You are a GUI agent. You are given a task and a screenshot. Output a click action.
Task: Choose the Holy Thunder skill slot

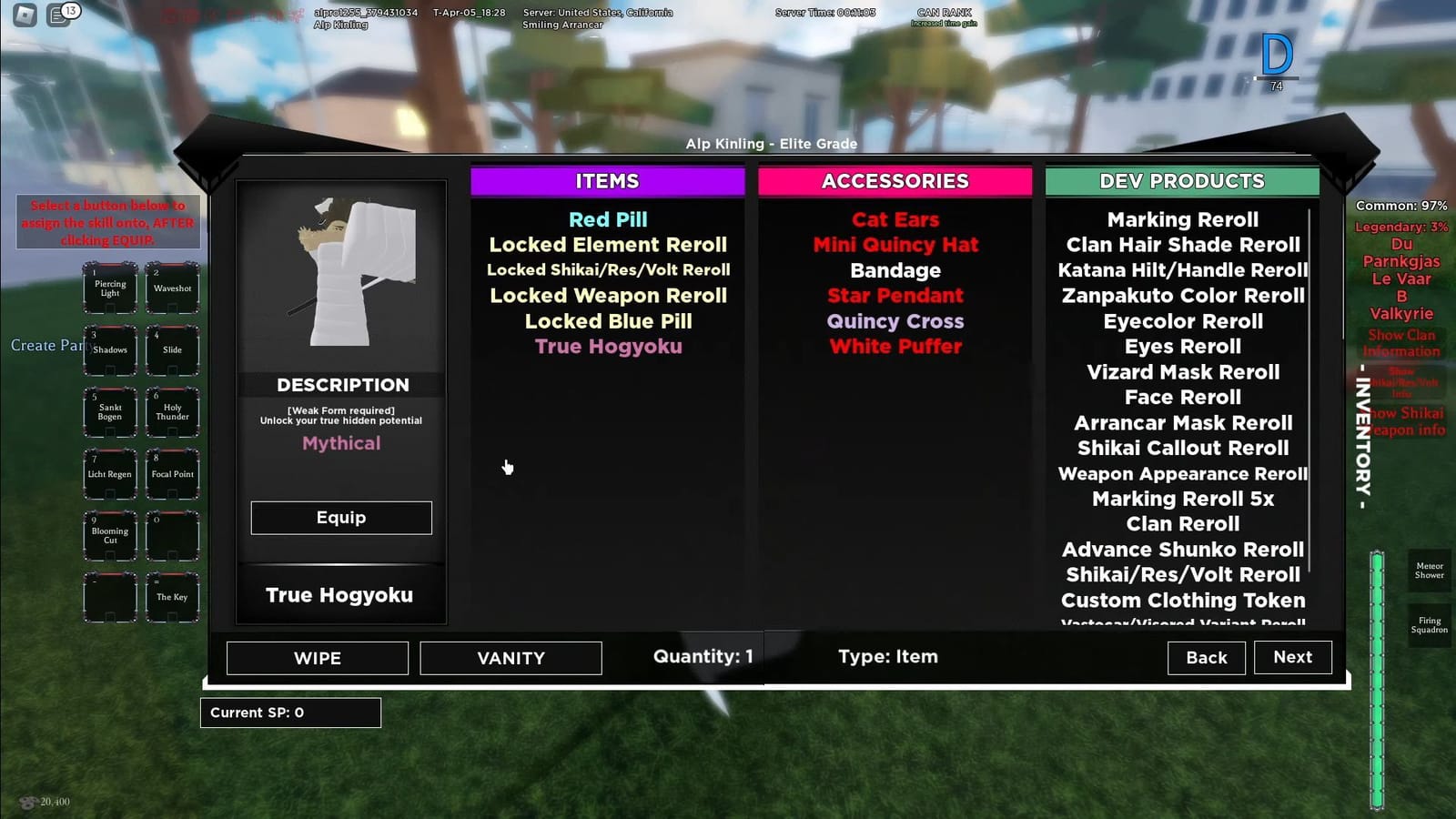pos(172,412)
